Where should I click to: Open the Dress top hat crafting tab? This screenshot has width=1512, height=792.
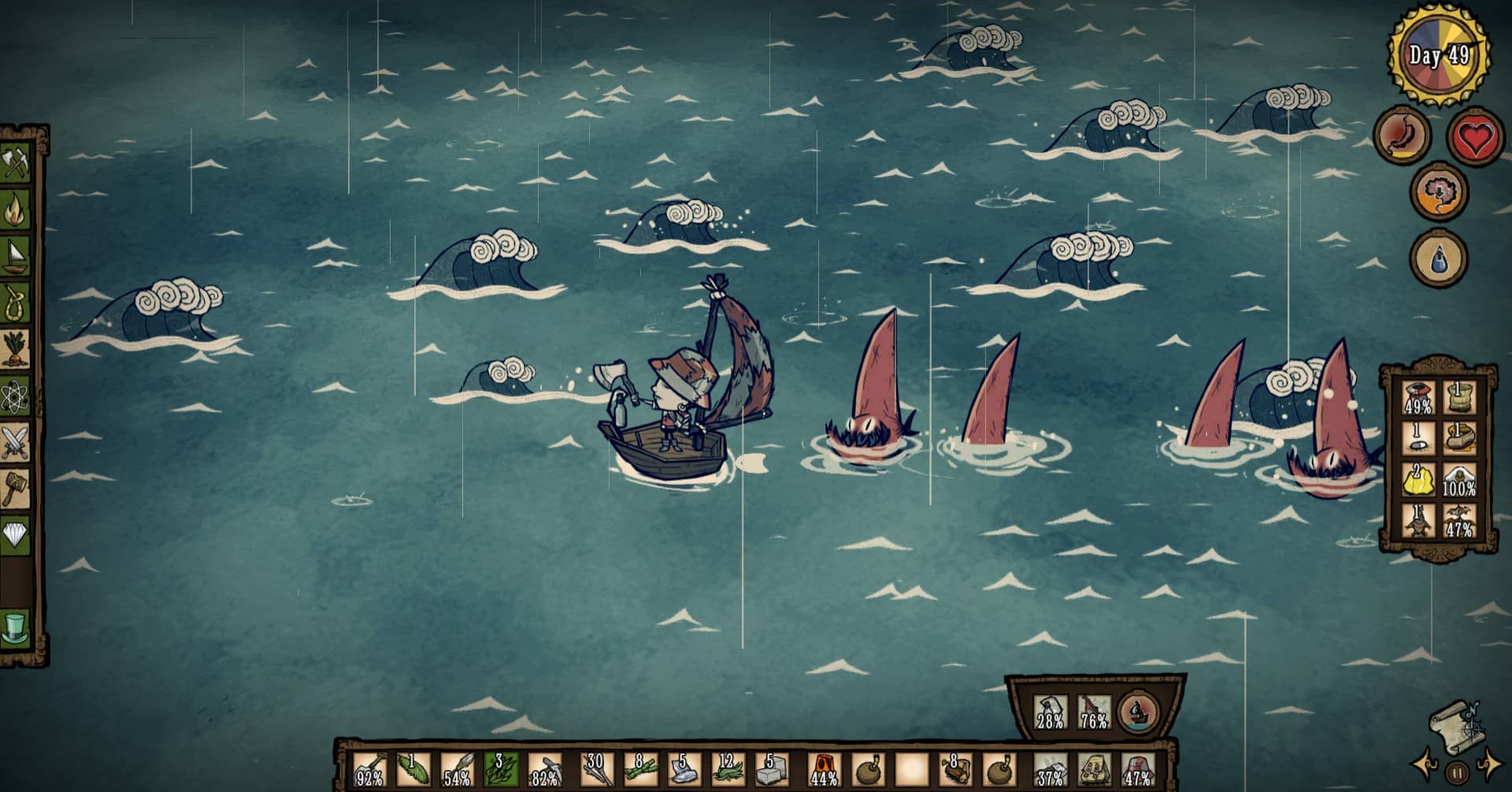pos(15,627)
